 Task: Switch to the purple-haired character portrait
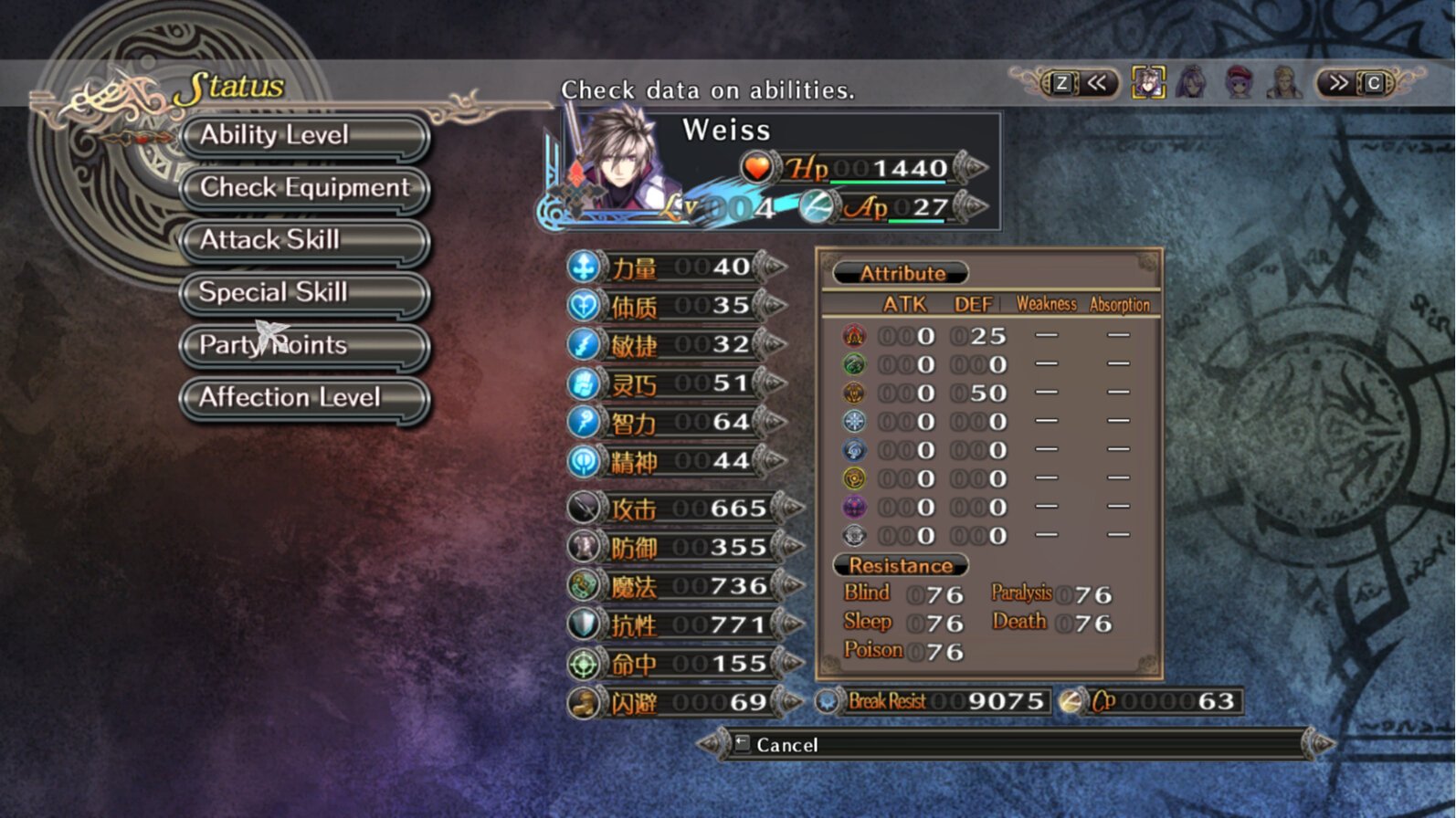[1193, 83]
